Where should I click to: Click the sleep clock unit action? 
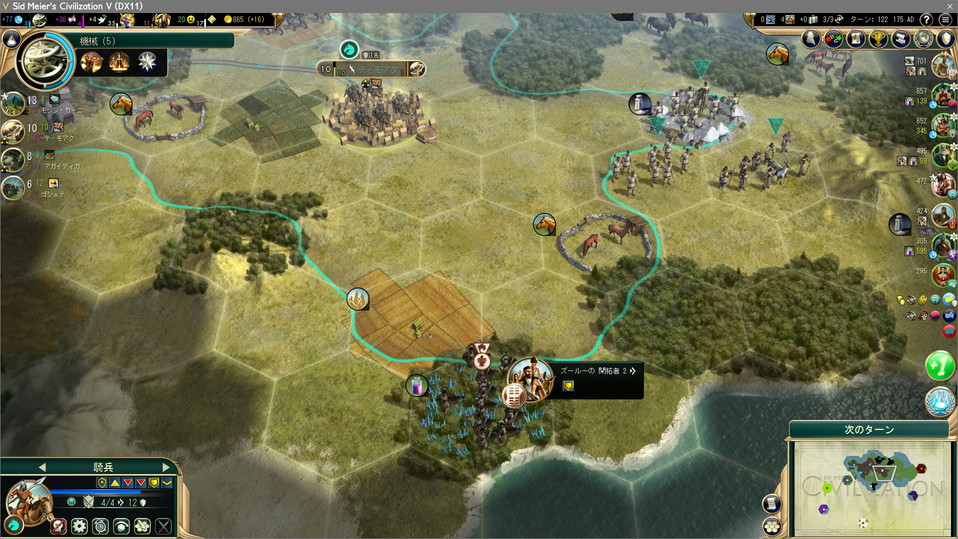click(x=100, y=526)
